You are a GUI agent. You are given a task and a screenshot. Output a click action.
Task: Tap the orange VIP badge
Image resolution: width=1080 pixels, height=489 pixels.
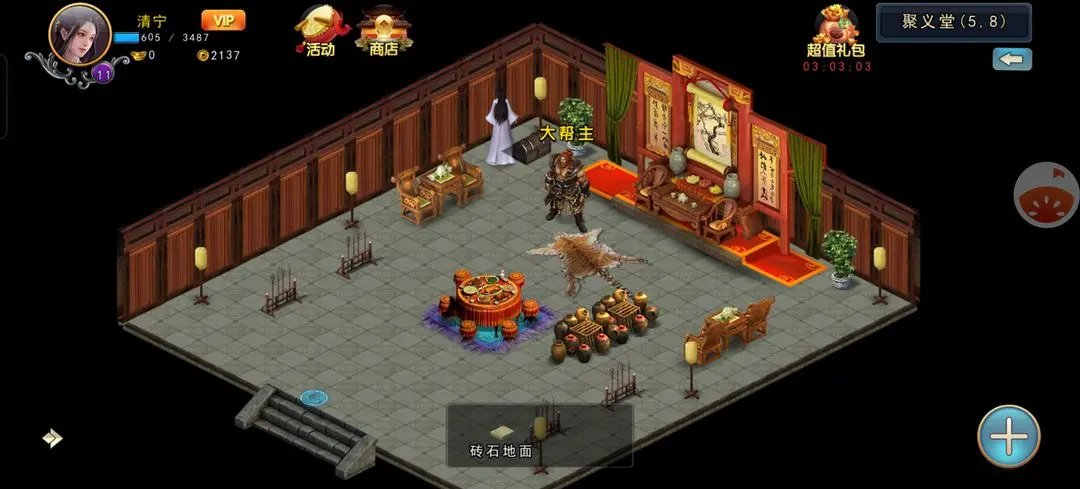tap(223, 20)
